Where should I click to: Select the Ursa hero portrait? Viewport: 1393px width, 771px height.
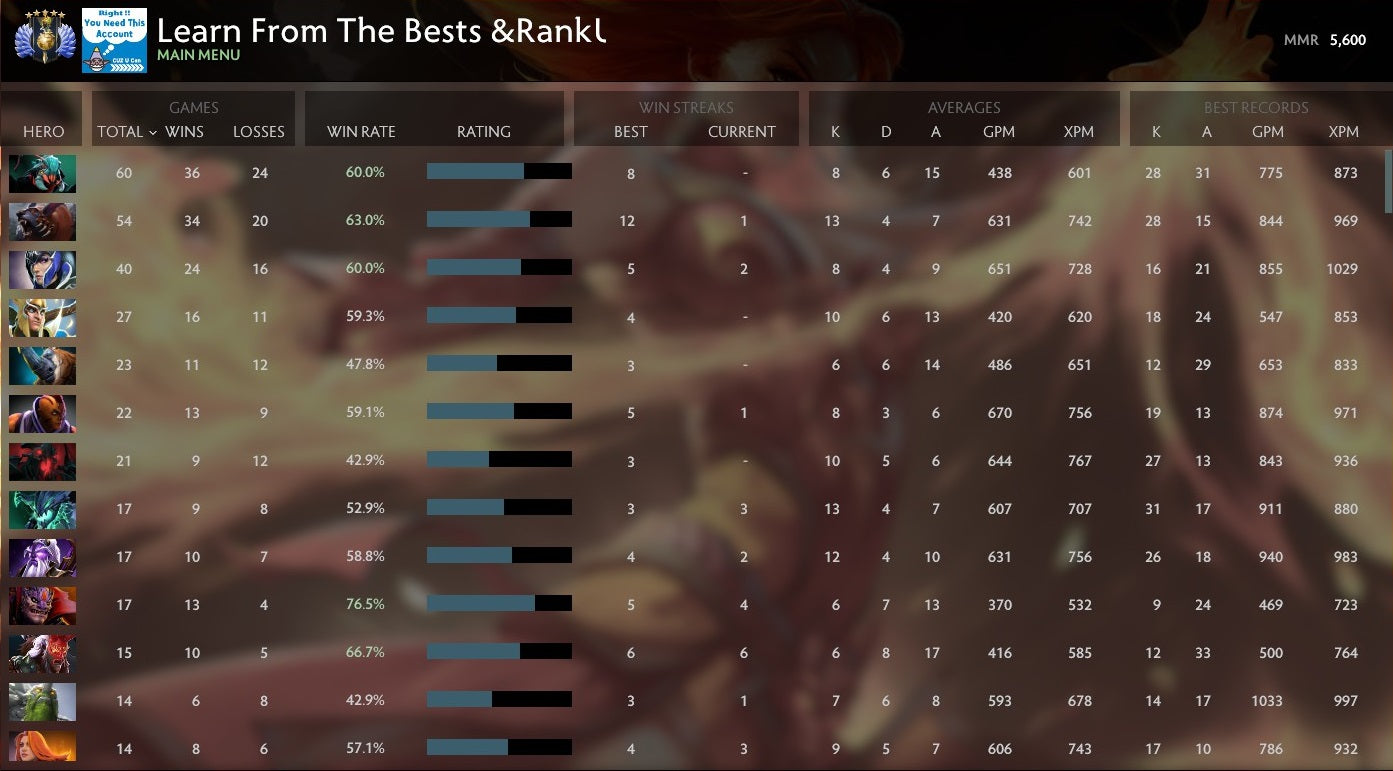click(42, 221)
